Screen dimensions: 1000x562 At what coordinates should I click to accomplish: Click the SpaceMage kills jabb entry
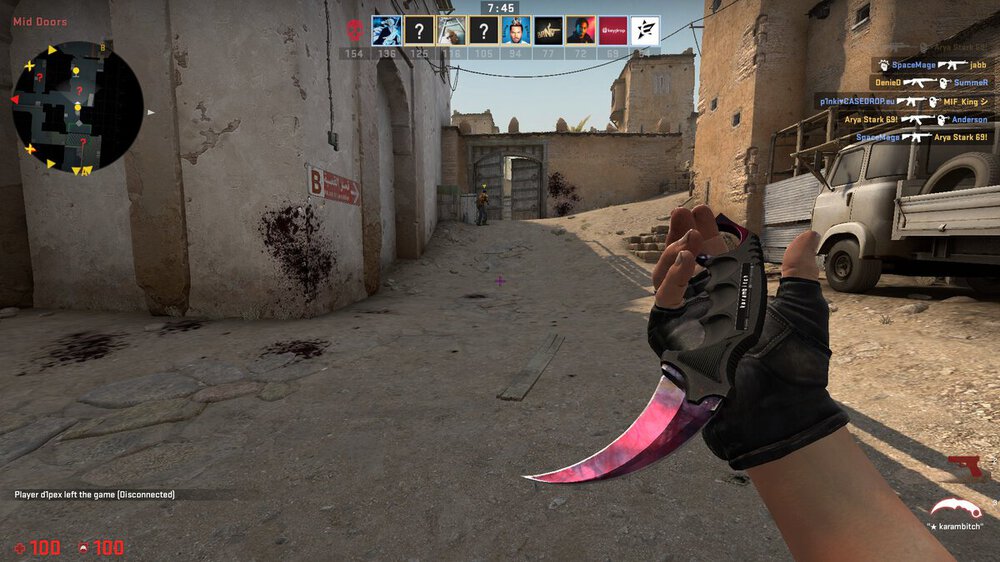(x=931, y=65)
